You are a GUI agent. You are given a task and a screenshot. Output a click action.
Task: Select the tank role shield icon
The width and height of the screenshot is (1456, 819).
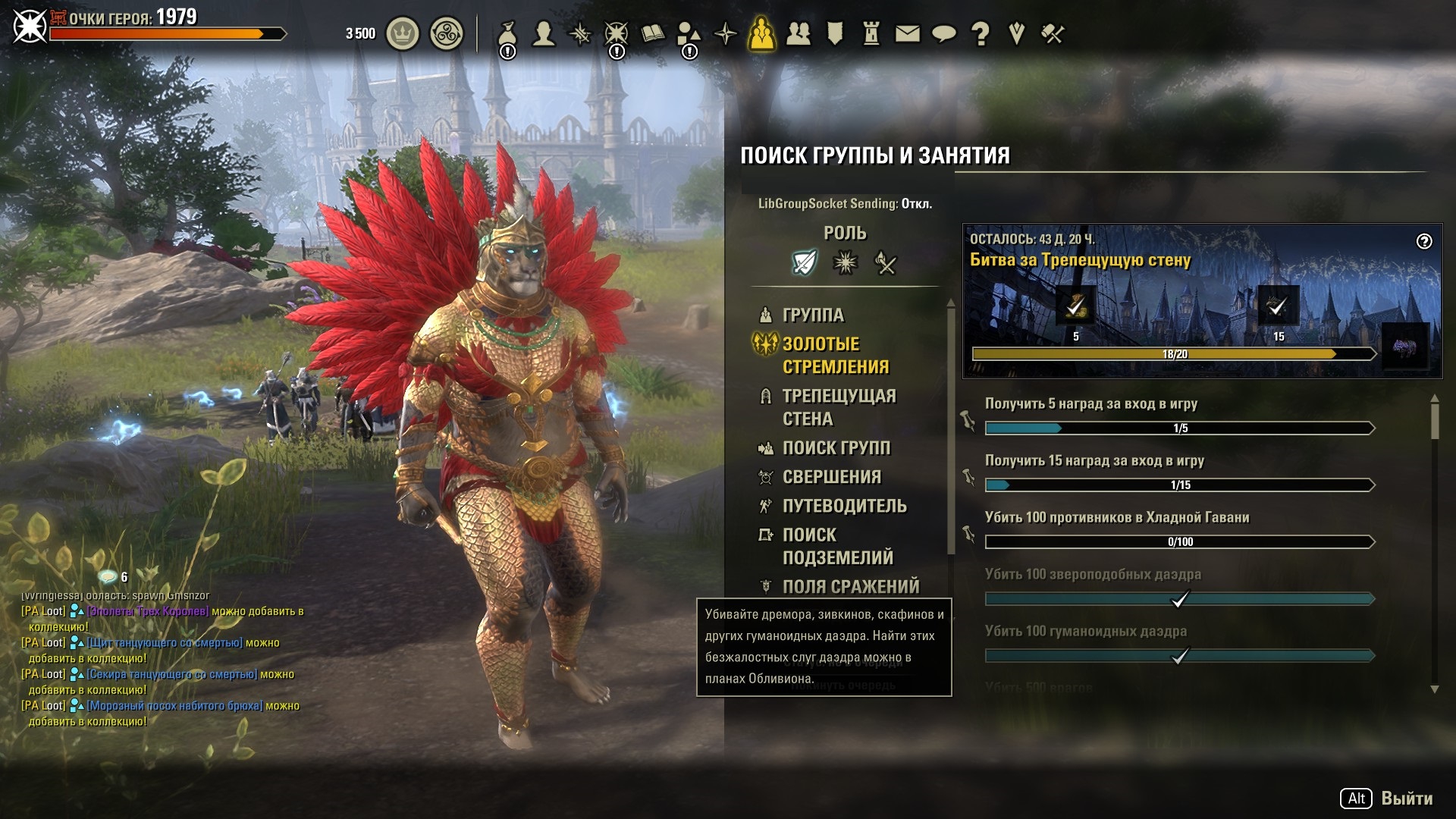point(804,263)
